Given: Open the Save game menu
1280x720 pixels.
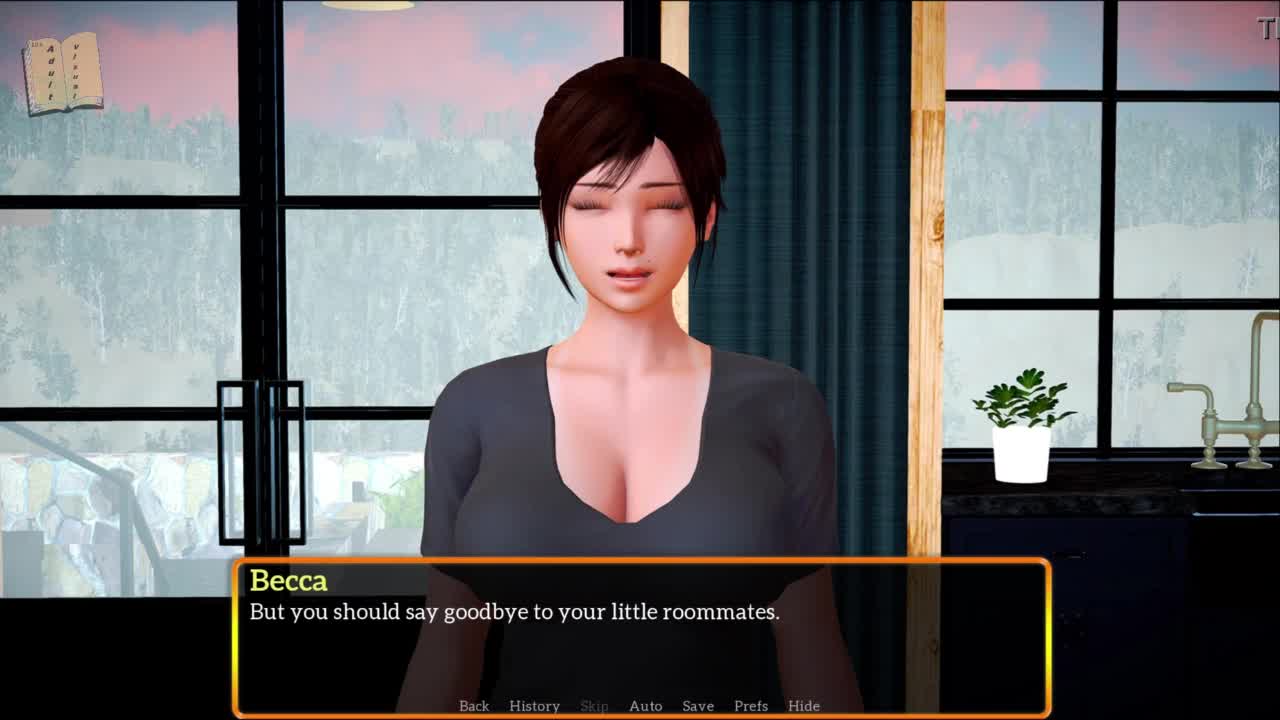Looking at the screenshot, I should click(x=698, y=706).
